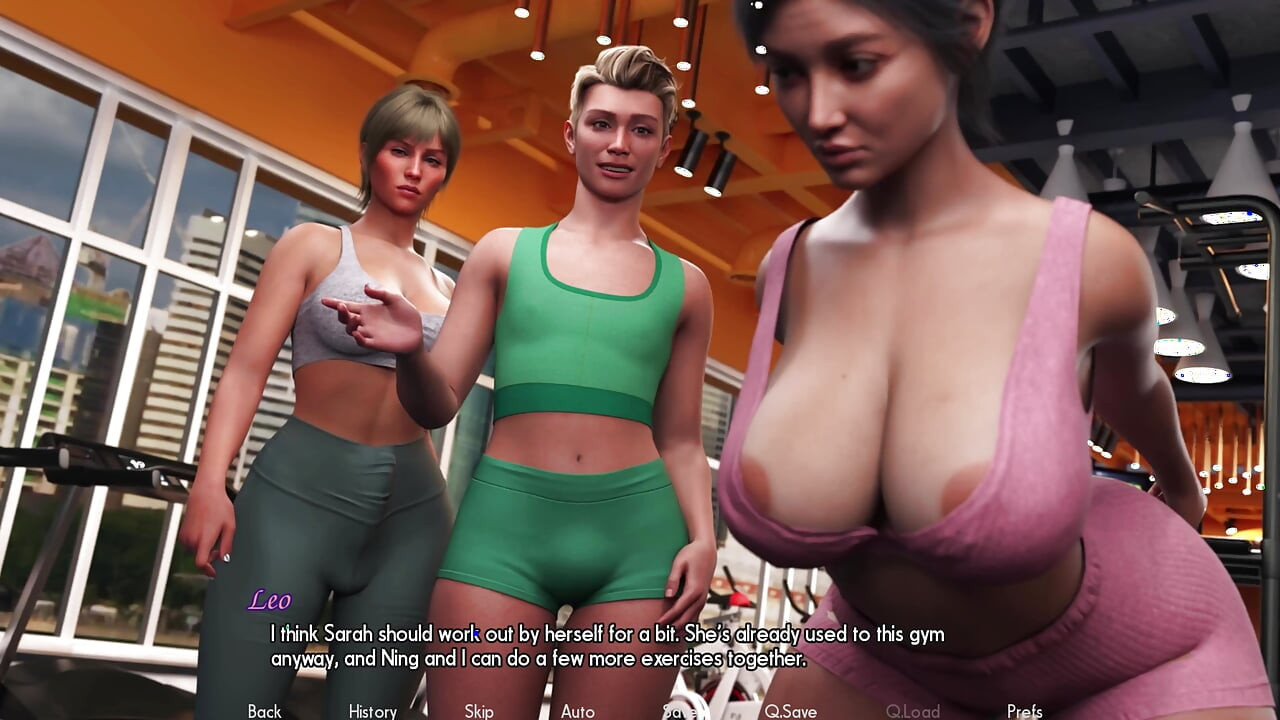Click Back to rewind the dialogue
1280x720 pixels.
point(264,711)
